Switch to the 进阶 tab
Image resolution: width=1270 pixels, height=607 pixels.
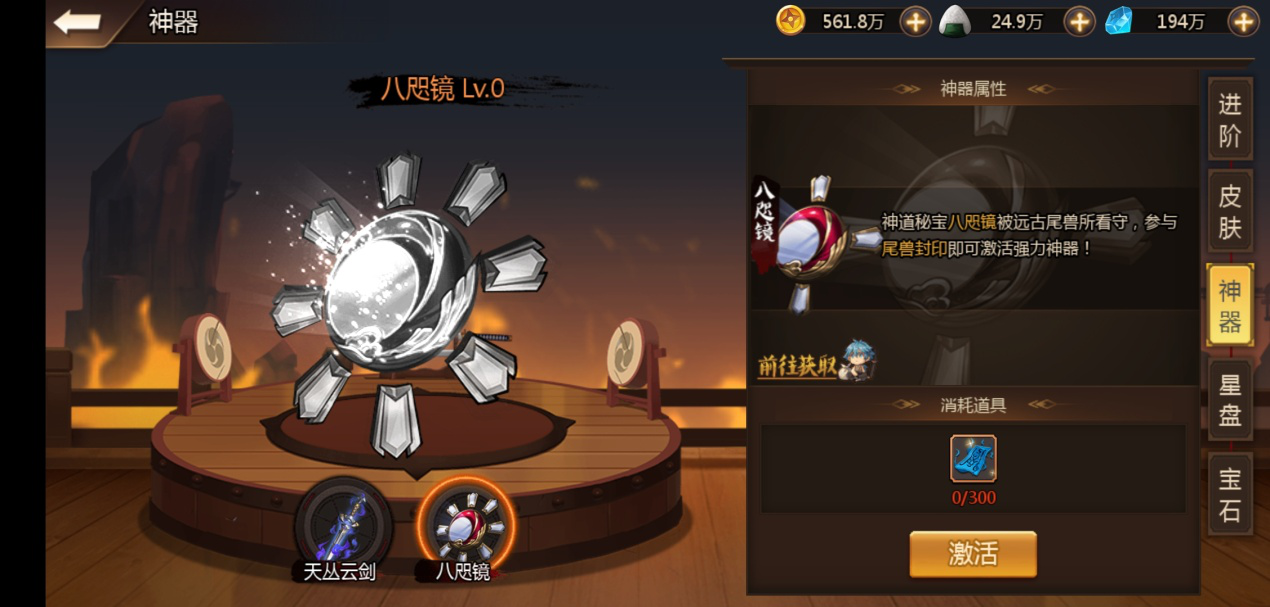point(1229,119)
